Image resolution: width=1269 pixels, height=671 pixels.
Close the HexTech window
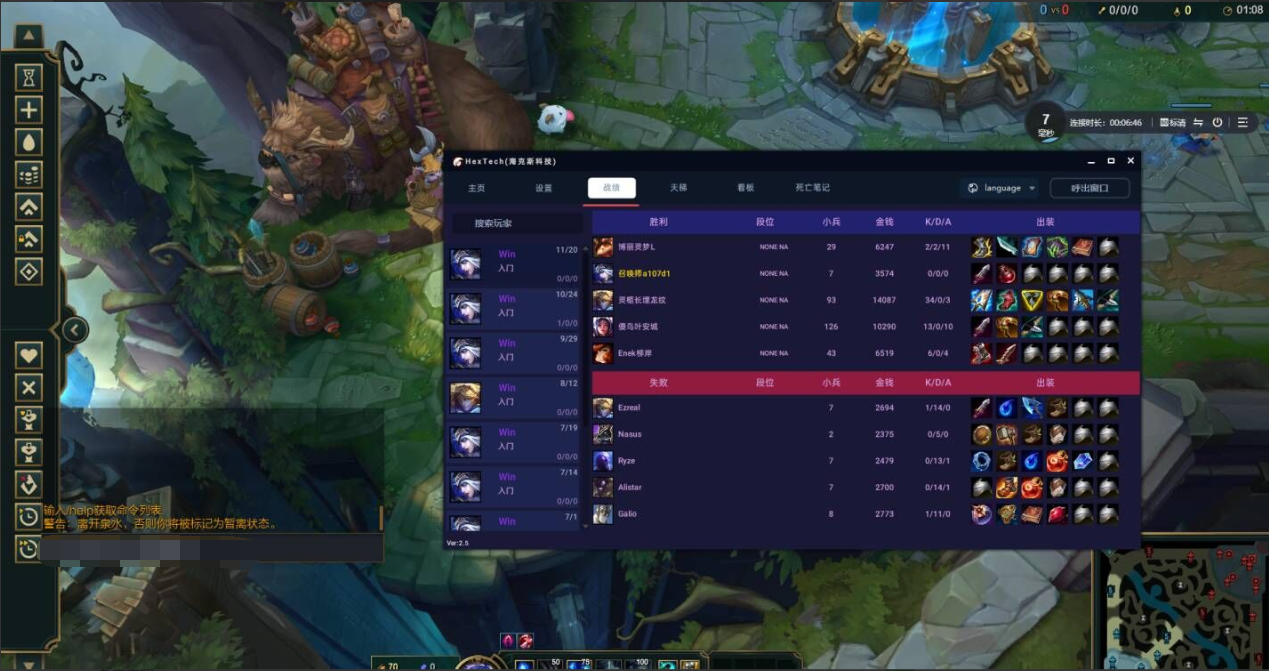(x=1131, y=161)
